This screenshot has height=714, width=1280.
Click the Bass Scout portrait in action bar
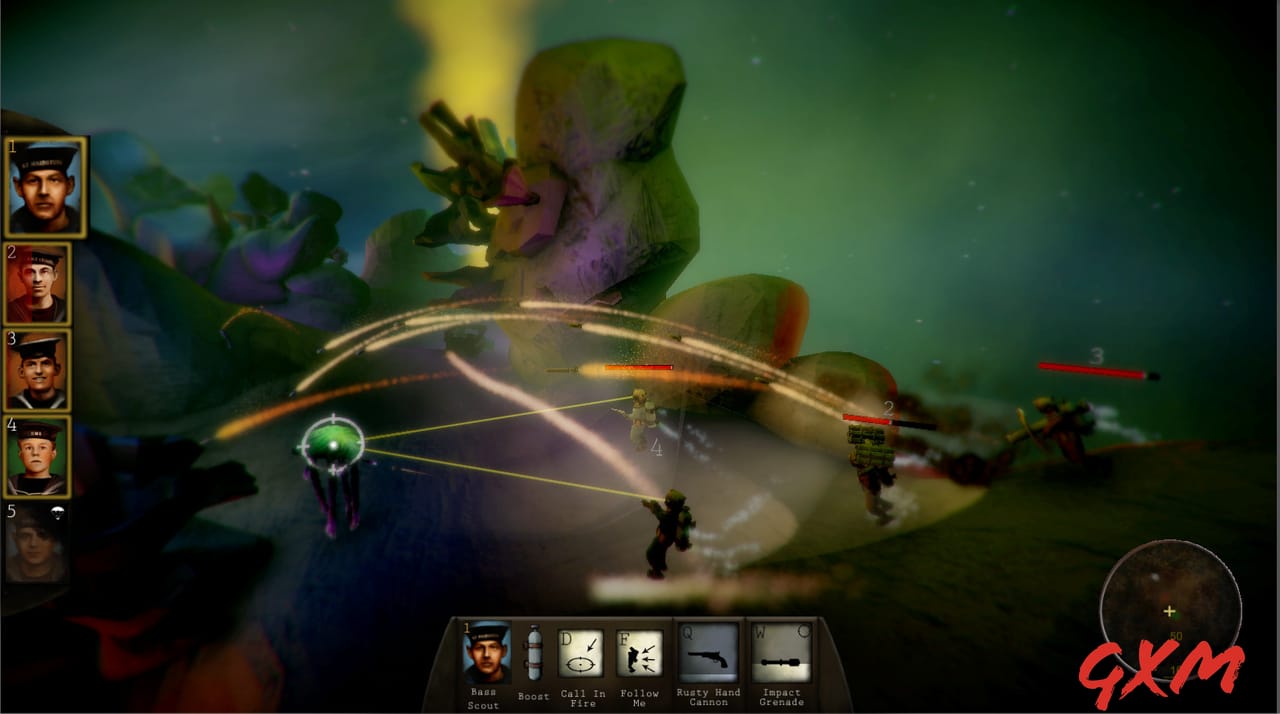[x=487, y=653]
